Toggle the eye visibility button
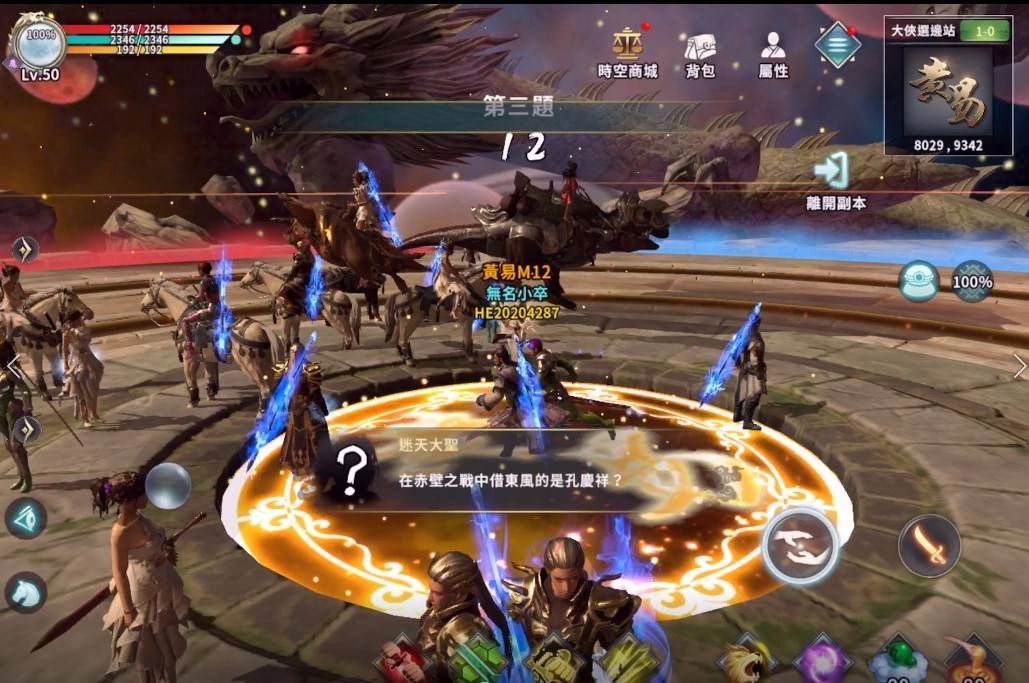This screenshot has height=683, width=1029. [x=25, y=518]
